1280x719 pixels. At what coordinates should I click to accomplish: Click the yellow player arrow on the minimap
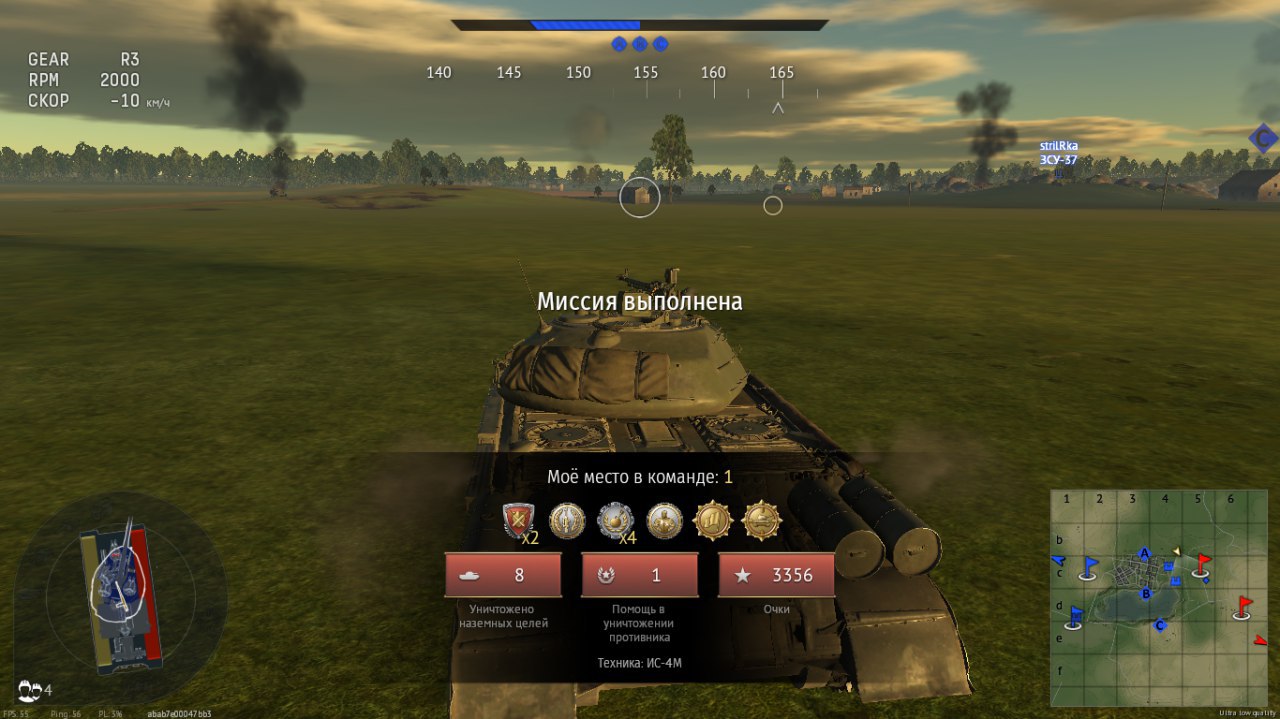tap(1177, 551)
